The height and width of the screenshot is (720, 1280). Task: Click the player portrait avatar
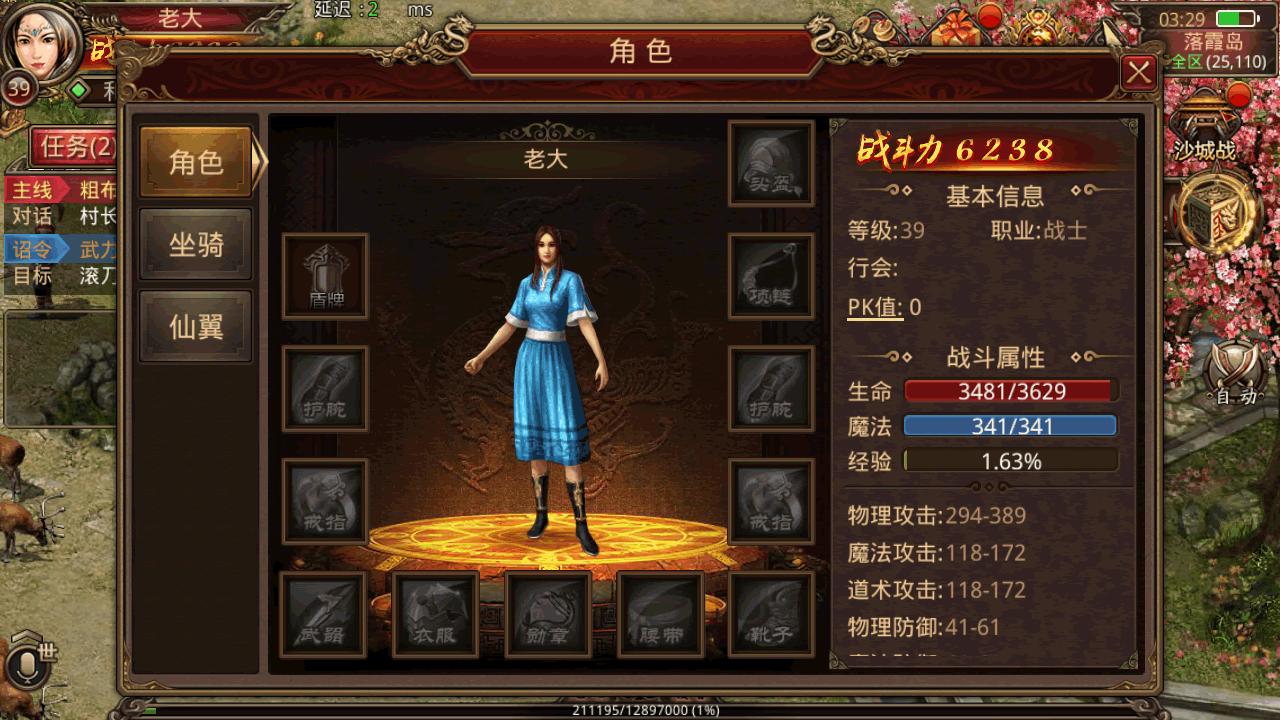42,42
